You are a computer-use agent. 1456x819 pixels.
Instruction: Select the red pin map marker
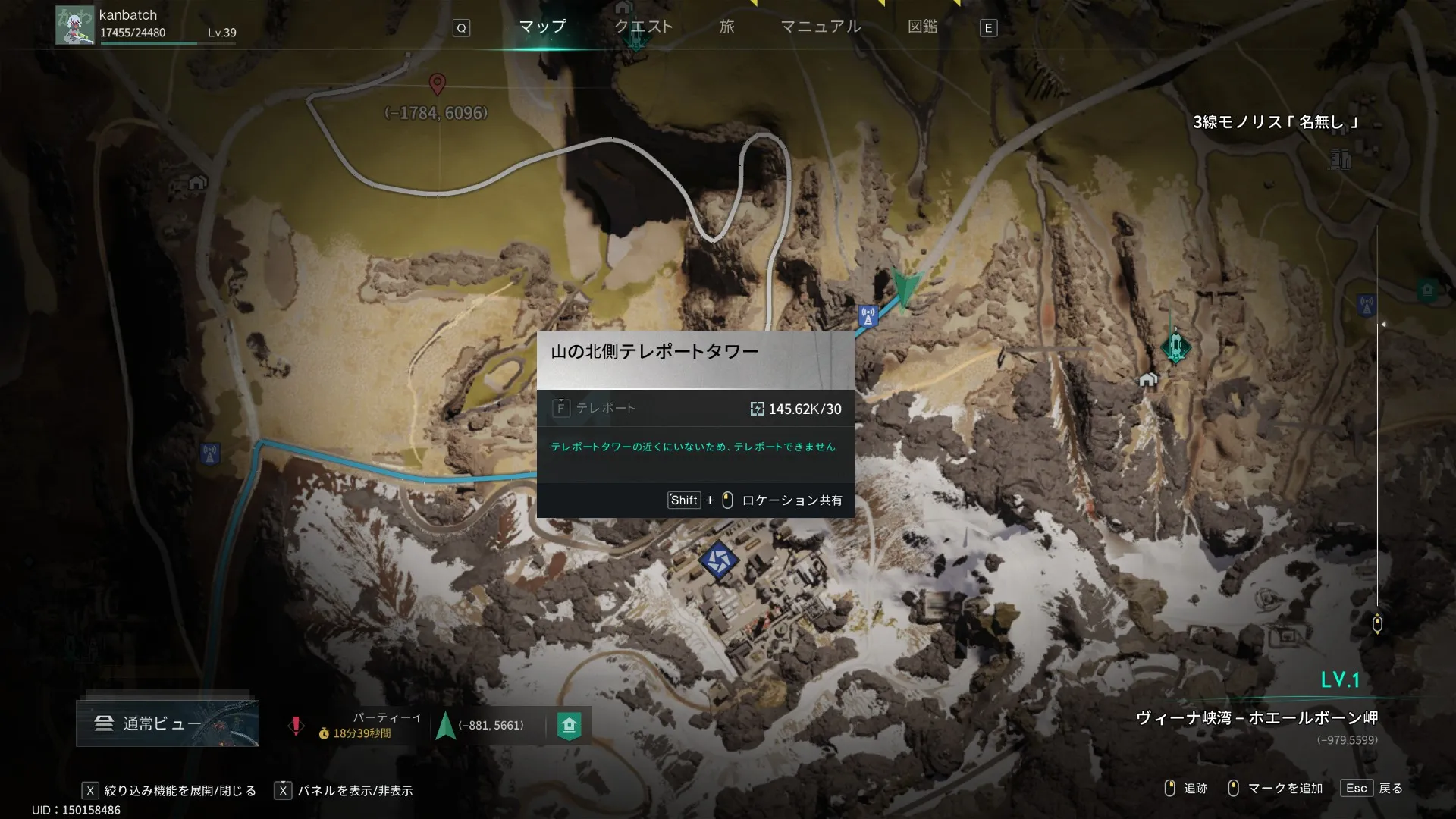437,83
